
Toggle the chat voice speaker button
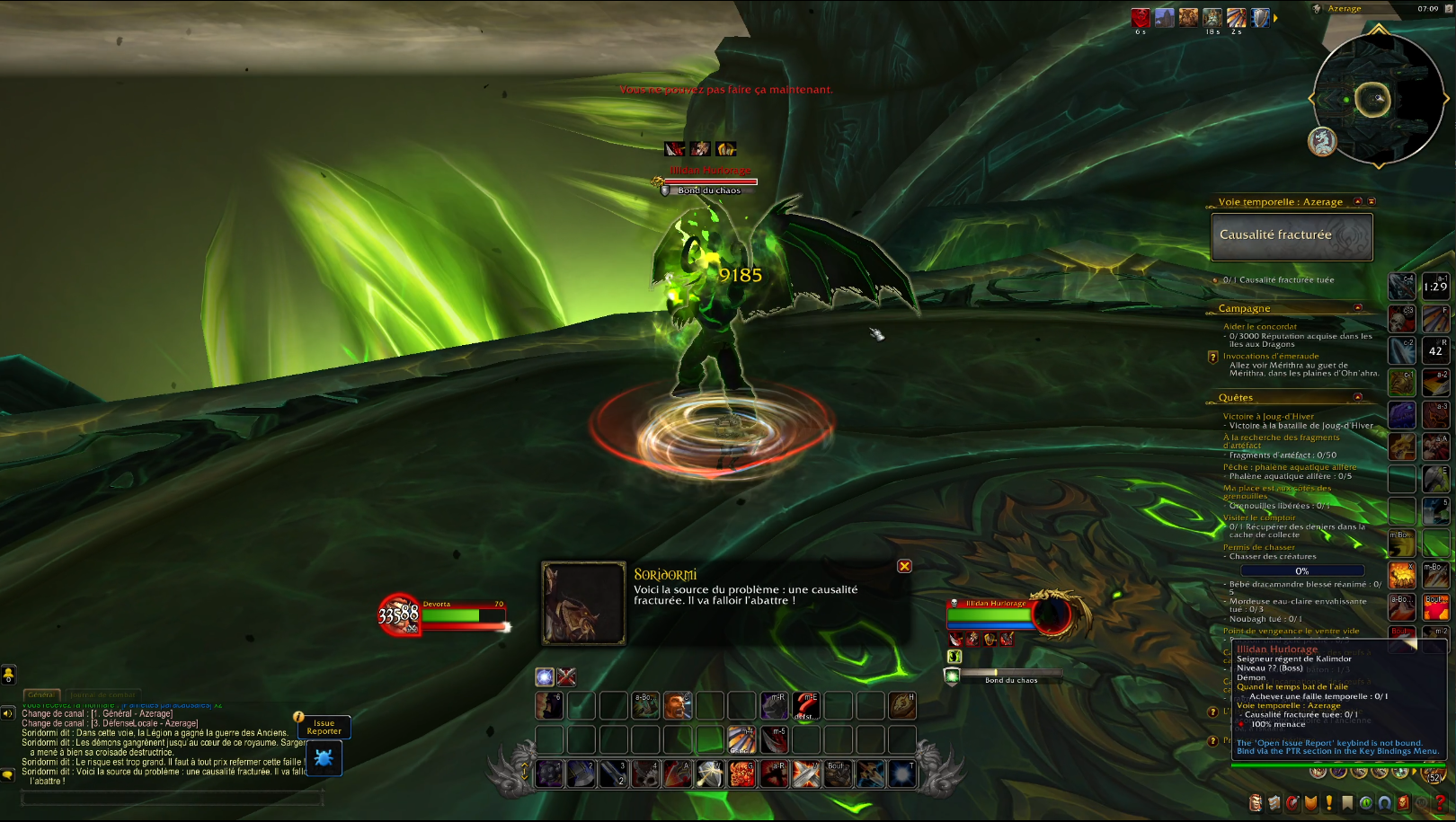coord(8,713)
